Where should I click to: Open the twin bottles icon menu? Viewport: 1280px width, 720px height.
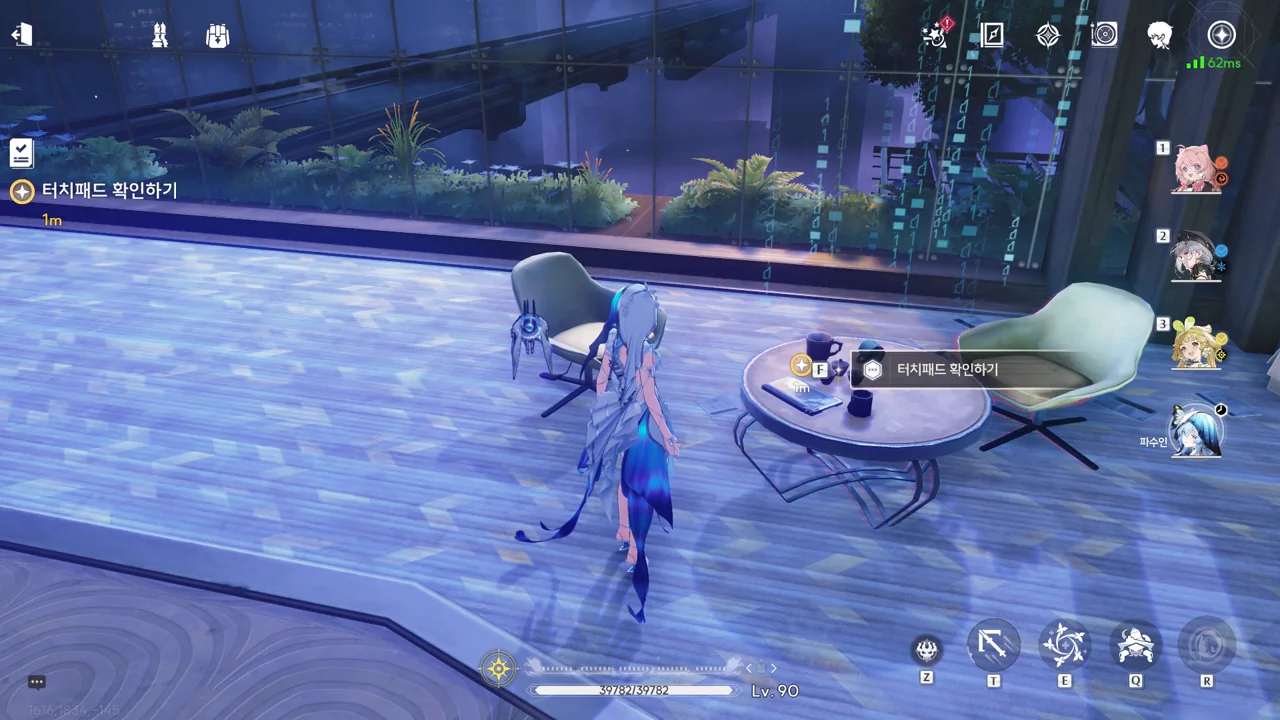159,36
